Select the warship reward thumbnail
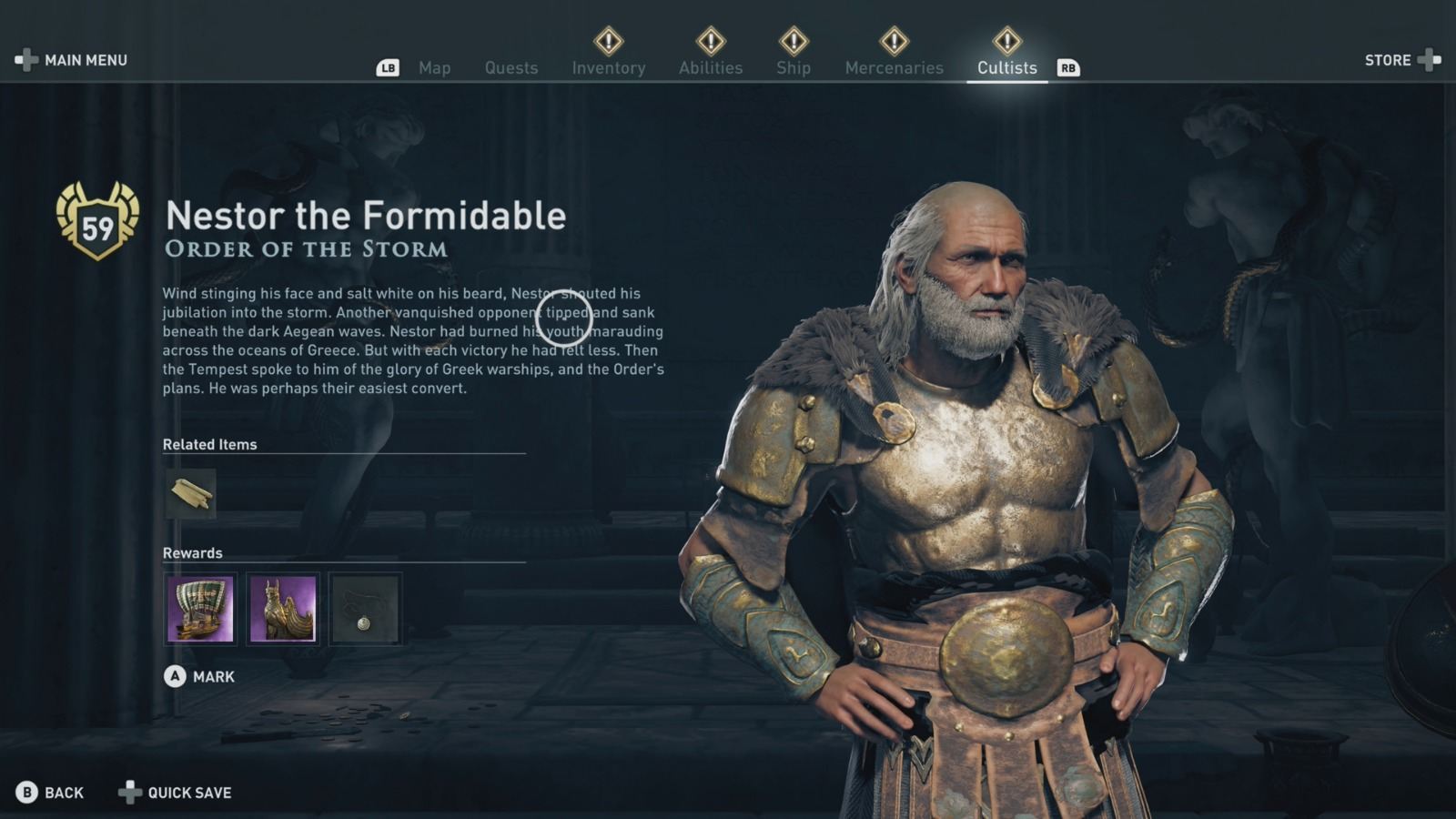1456x819 pixels. tap(199, 610)
